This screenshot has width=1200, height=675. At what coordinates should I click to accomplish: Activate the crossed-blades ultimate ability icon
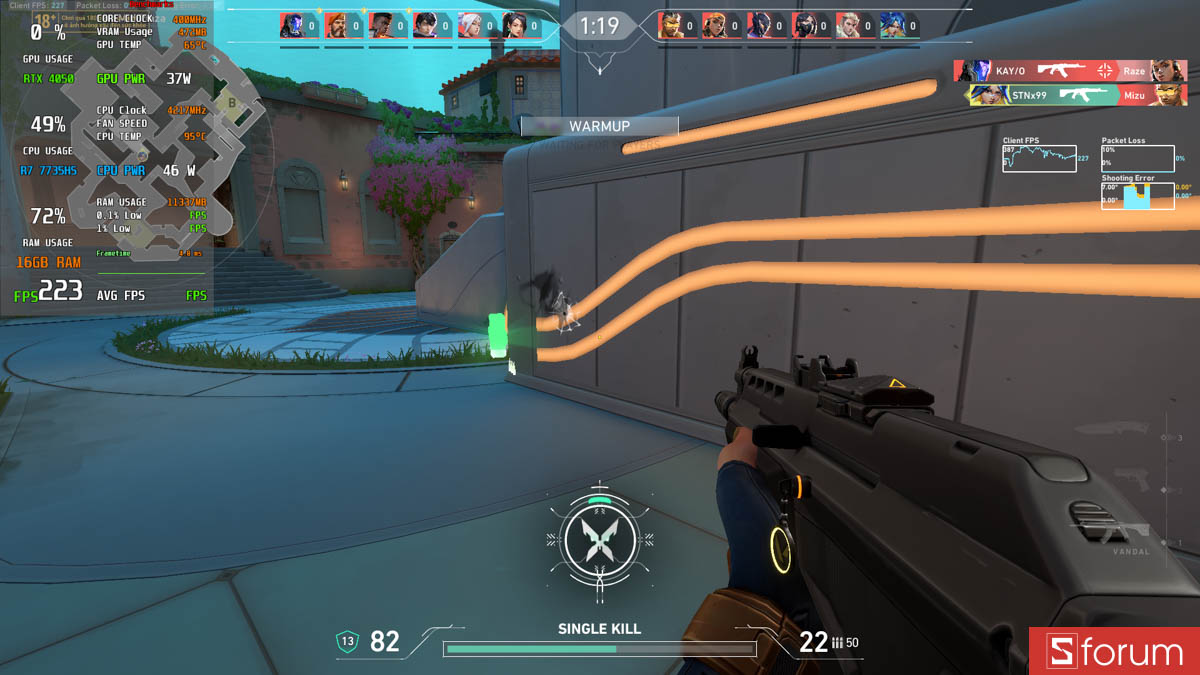point(597,540)
